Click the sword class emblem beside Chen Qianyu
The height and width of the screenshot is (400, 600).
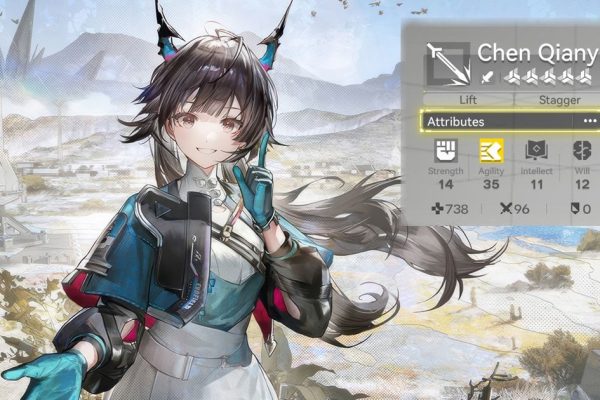coord(445,63)
